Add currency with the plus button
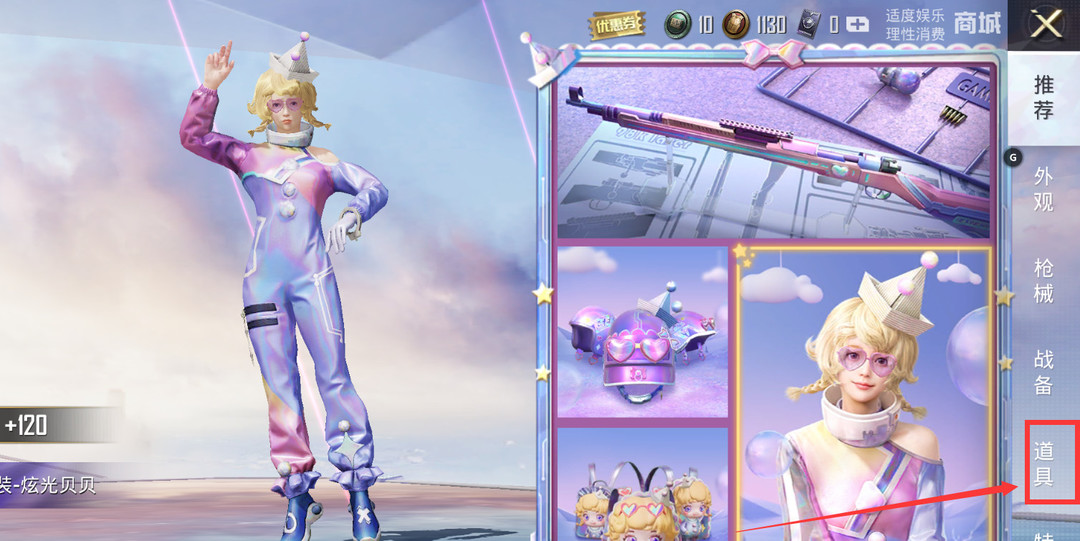The width and height of the screenshot is (1080, 541). click(857, 25)
